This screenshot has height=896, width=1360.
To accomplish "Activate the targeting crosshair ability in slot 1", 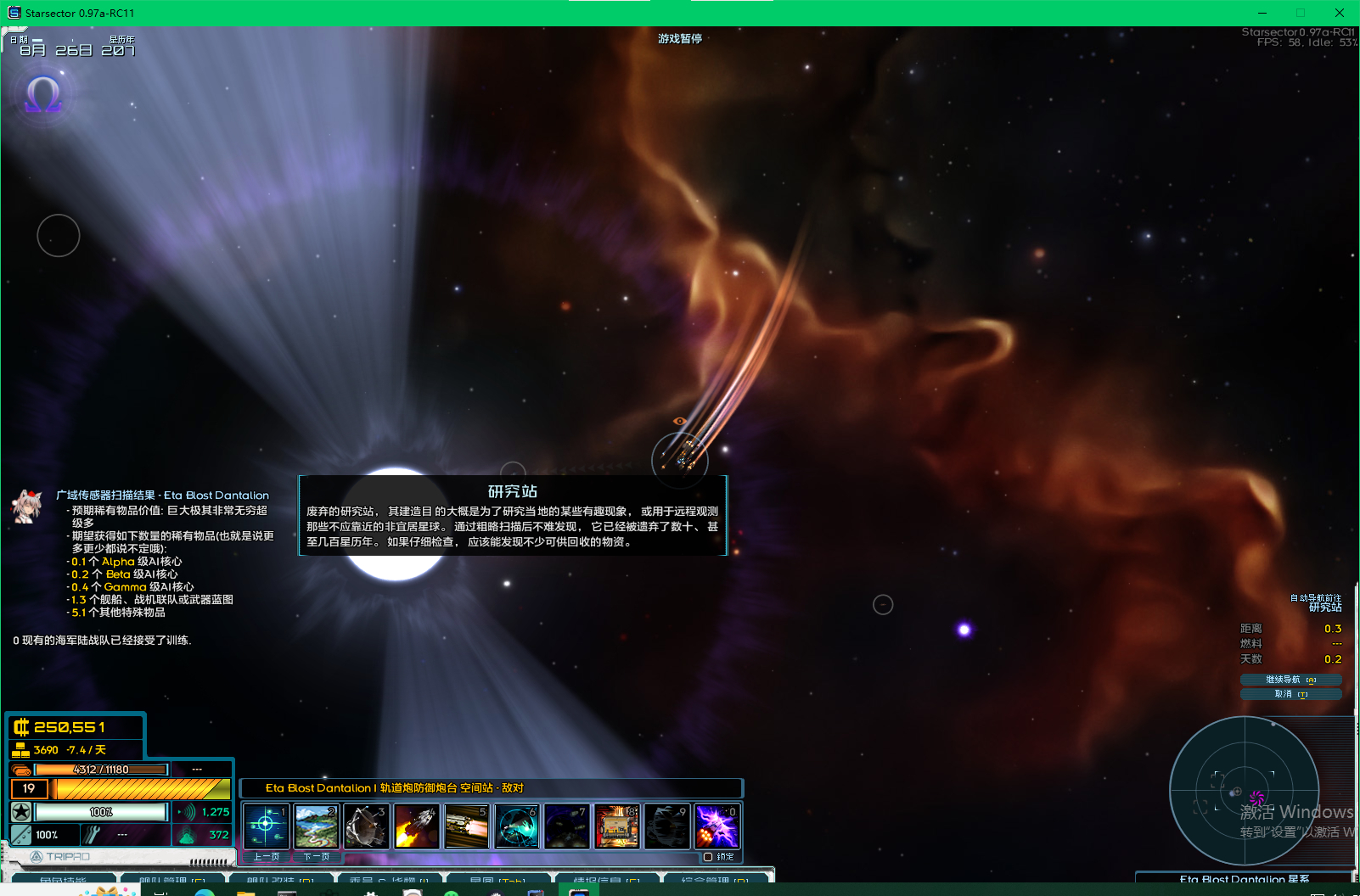I will 266,826.
